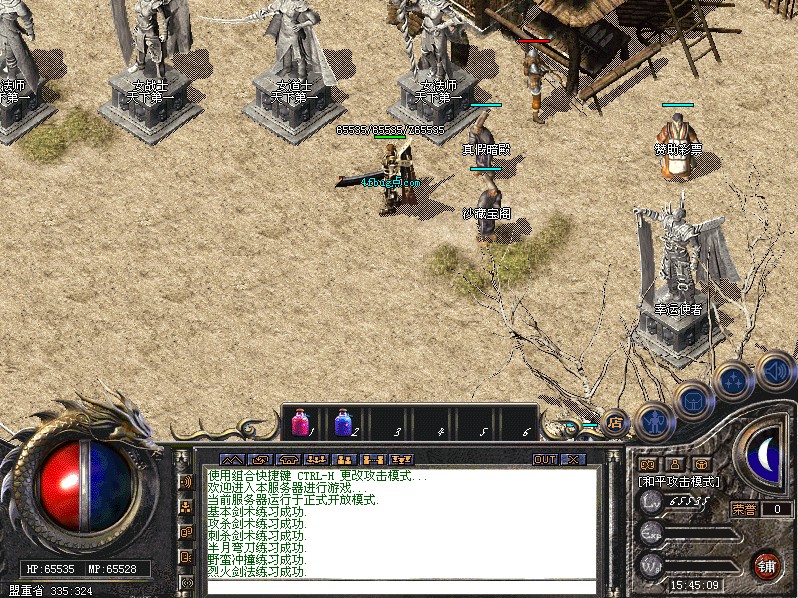Select the small book icon button

tap(647, 464)
